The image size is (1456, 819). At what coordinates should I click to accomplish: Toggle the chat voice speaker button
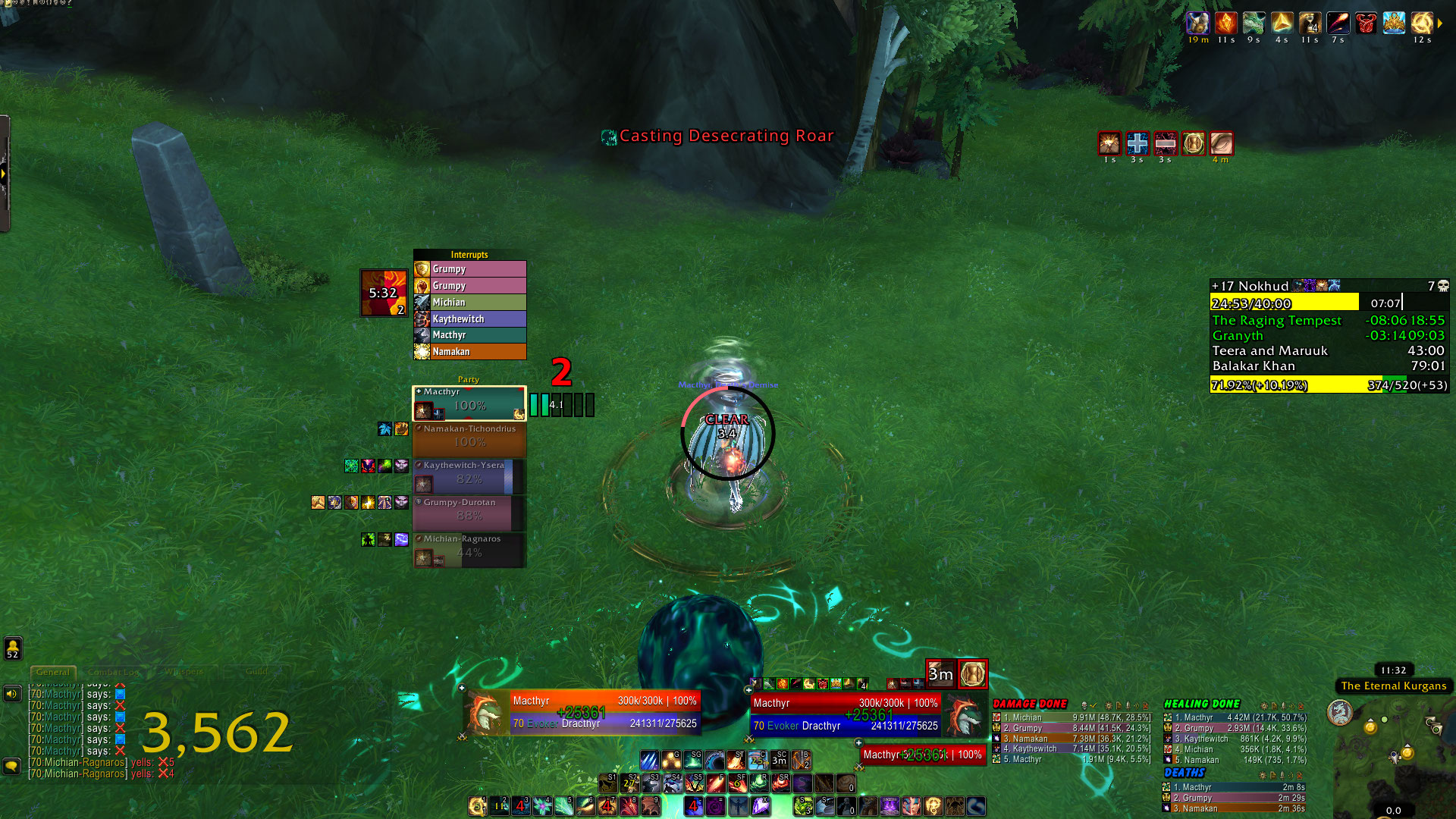pos(12,693)
